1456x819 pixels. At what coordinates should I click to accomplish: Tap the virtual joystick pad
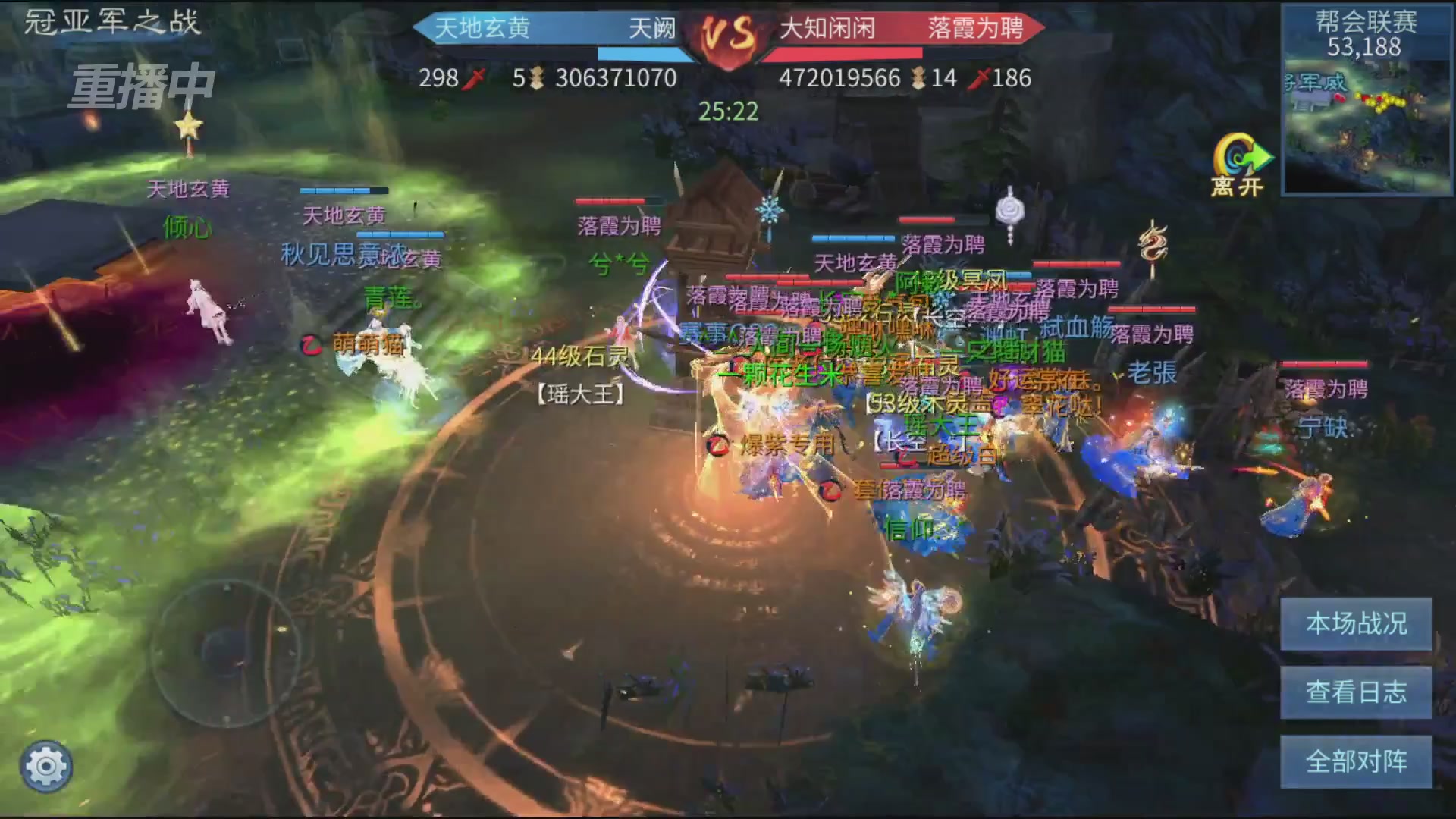click(x=226, y=652)
